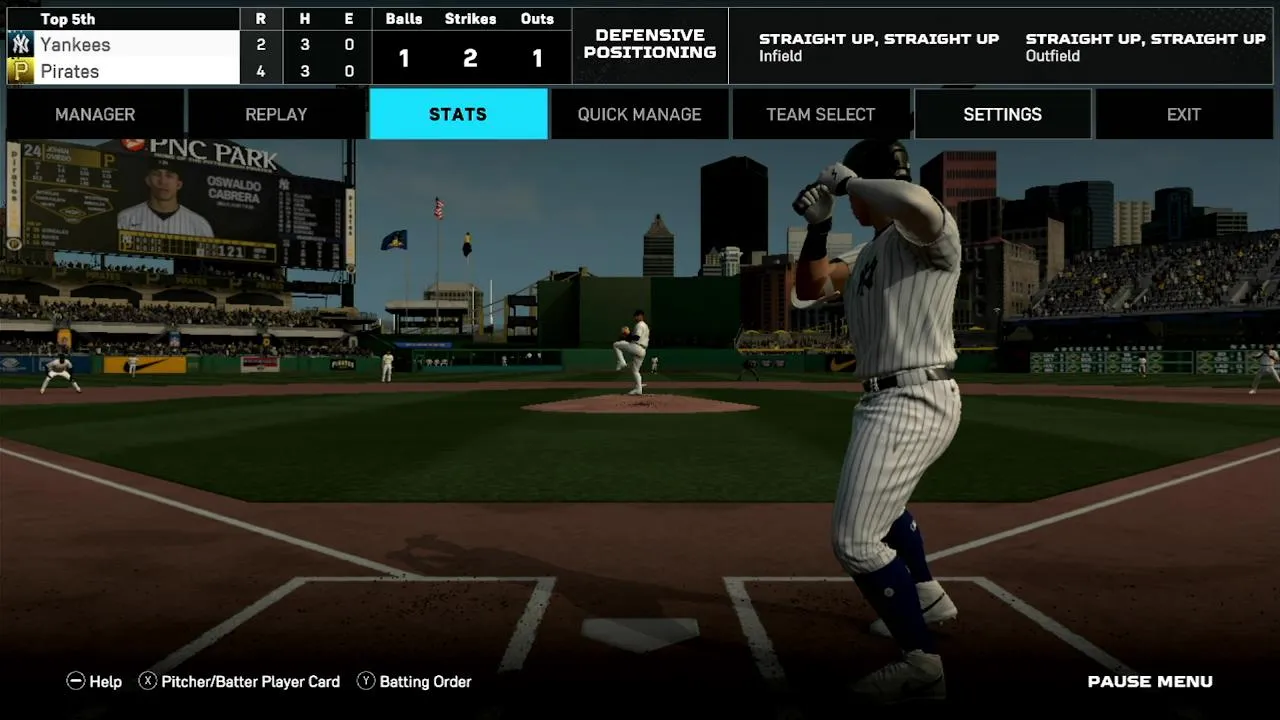The width and height of the screenshot is (1280, 720).
Task: Open the Defensive Positioning panel
Action: (650, 44)
